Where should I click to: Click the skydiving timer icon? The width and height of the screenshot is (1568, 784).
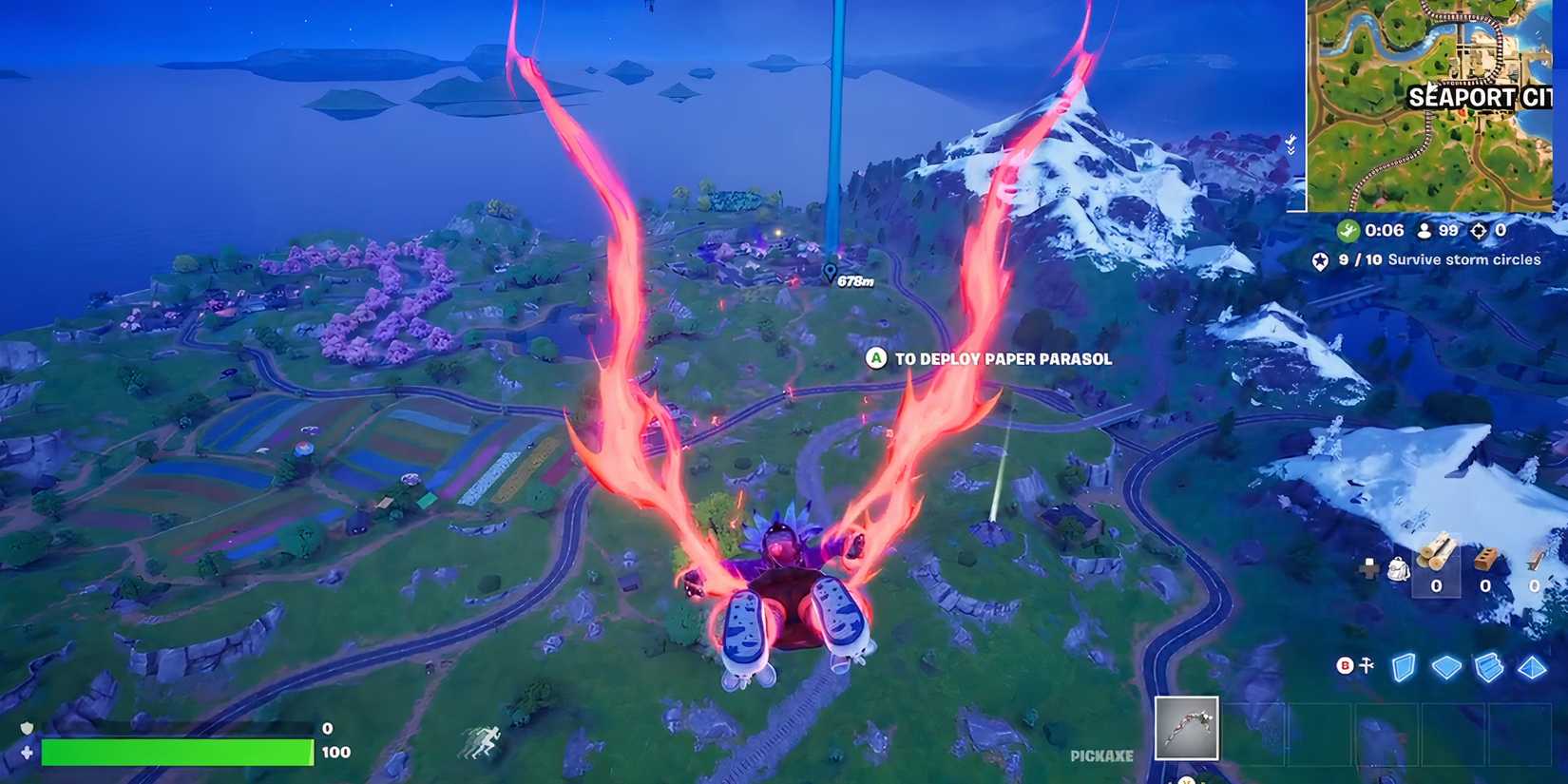coord(1348,231)
